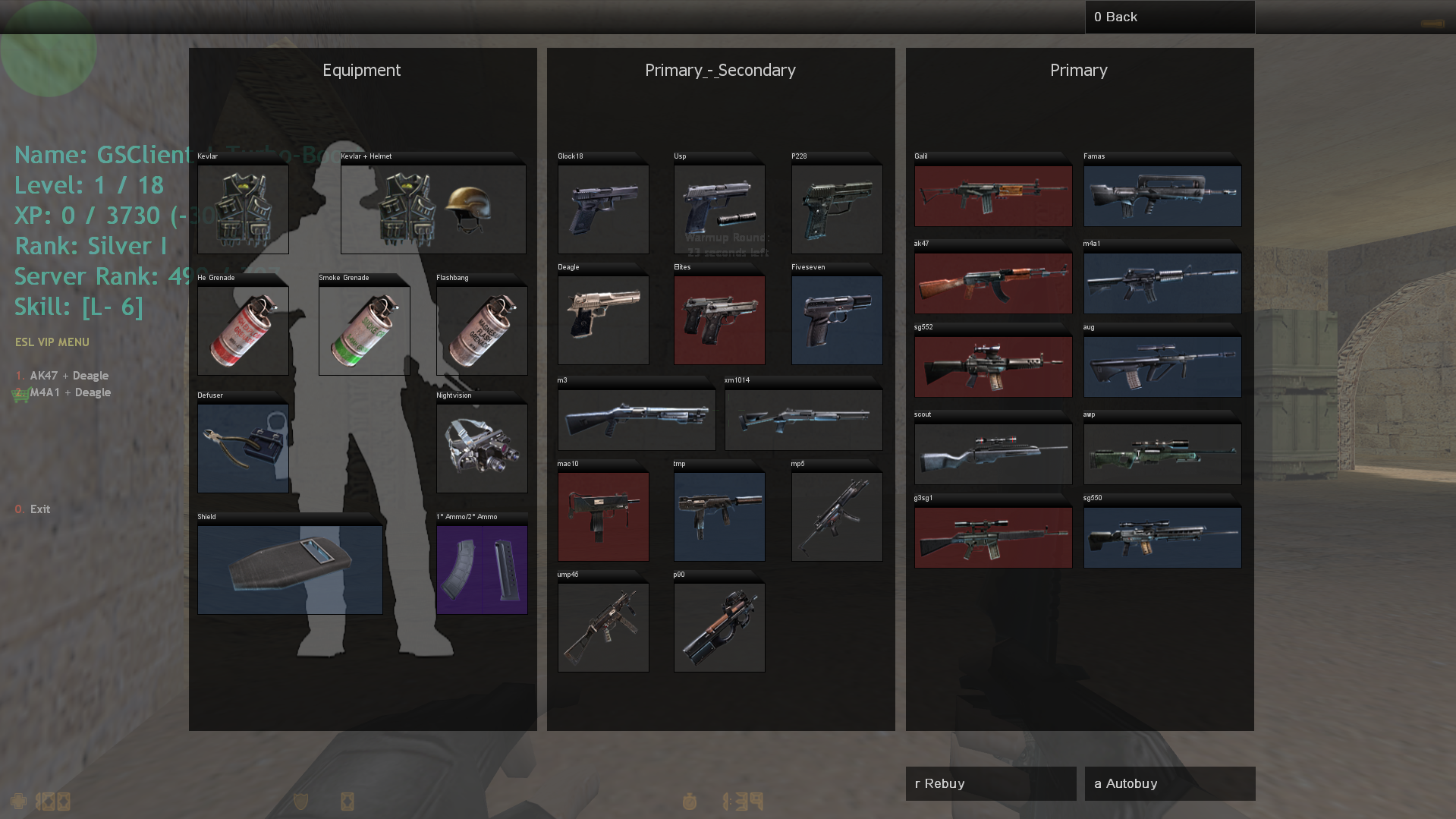The height and width of the screenshot is (819, 1456).
Task: Select the Usp pistol
Action: click(719, 209)
